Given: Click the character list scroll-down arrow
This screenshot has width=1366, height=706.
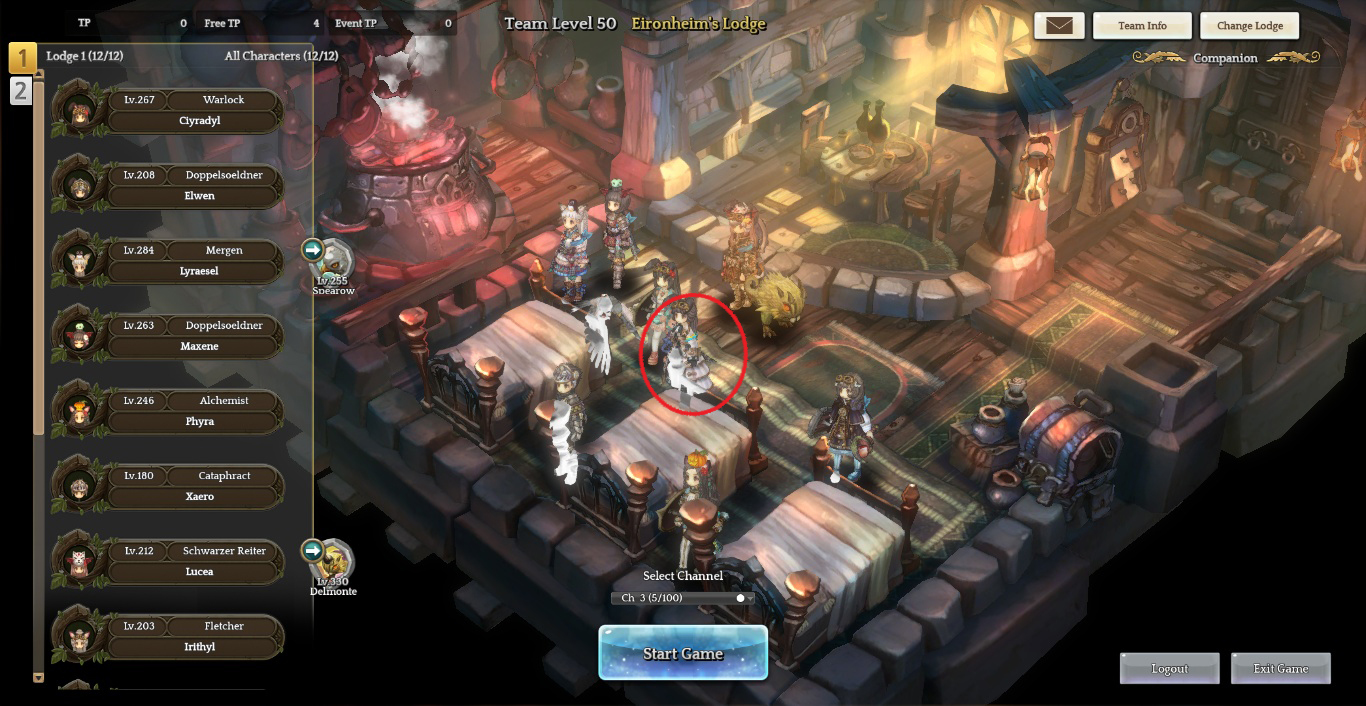Looking at the screenshot, I should [x=39, y=677].
